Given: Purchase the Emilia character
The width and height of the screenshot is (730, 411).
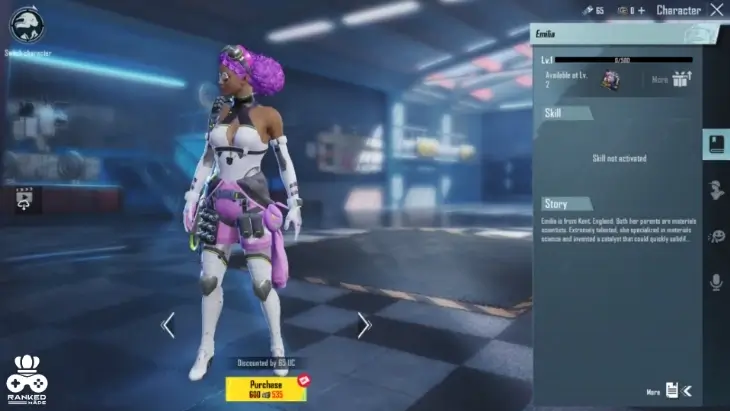Looking at the screenshot, I should [267, 388].
